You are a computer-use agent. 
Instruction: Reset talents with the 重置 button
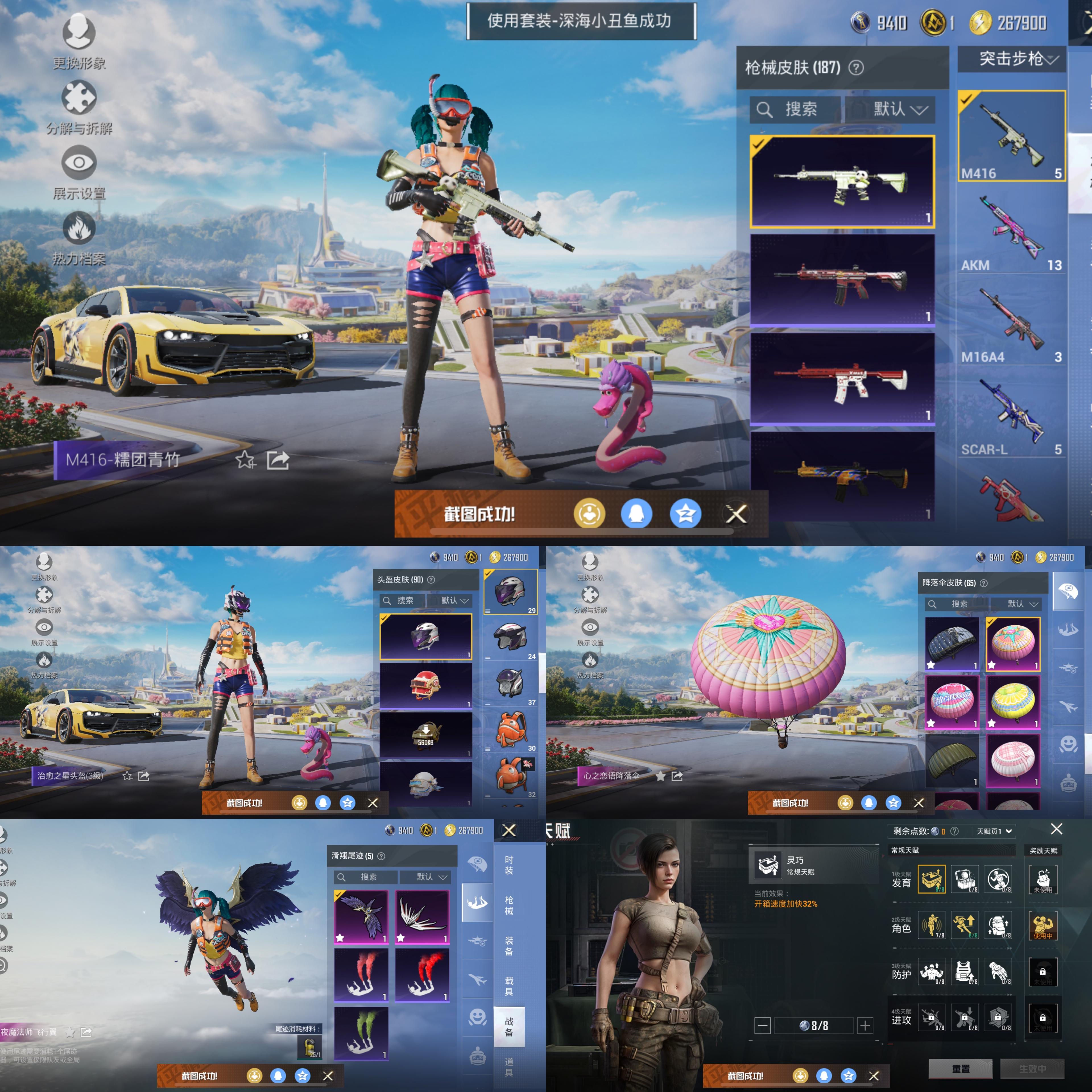pos(960,1069)
